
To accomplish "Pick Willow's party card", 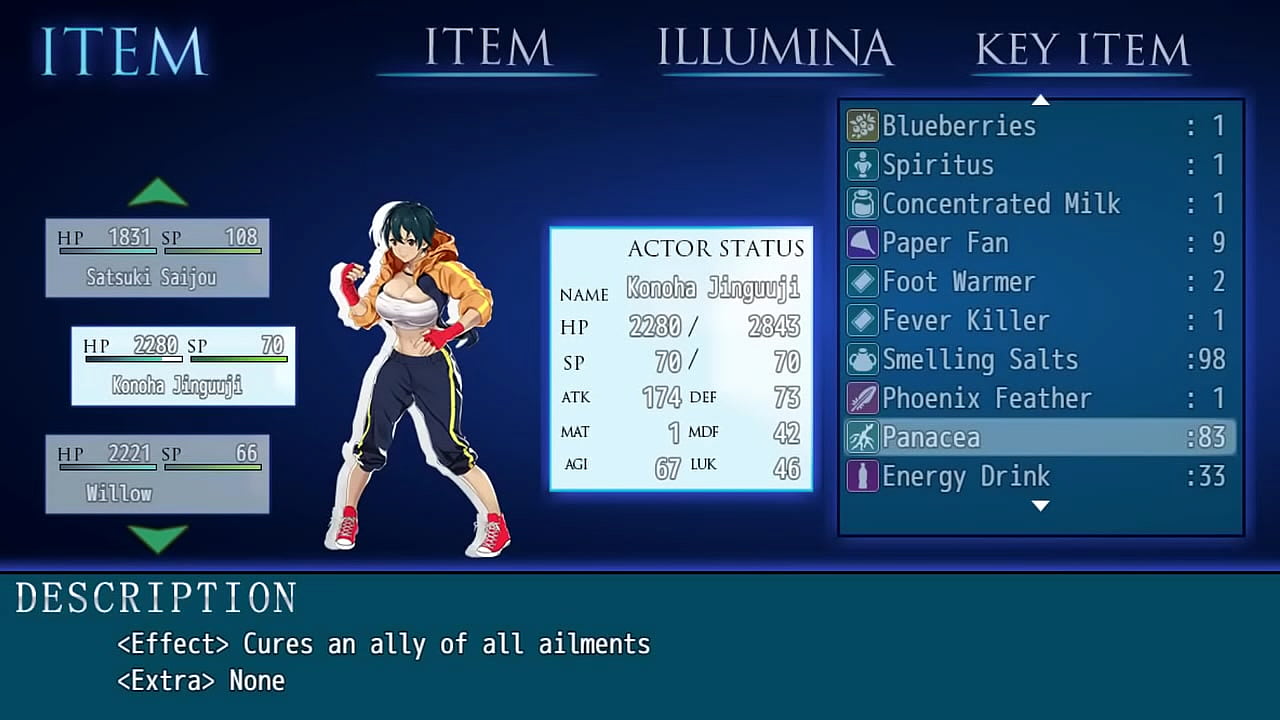I will tap(157, 474).
